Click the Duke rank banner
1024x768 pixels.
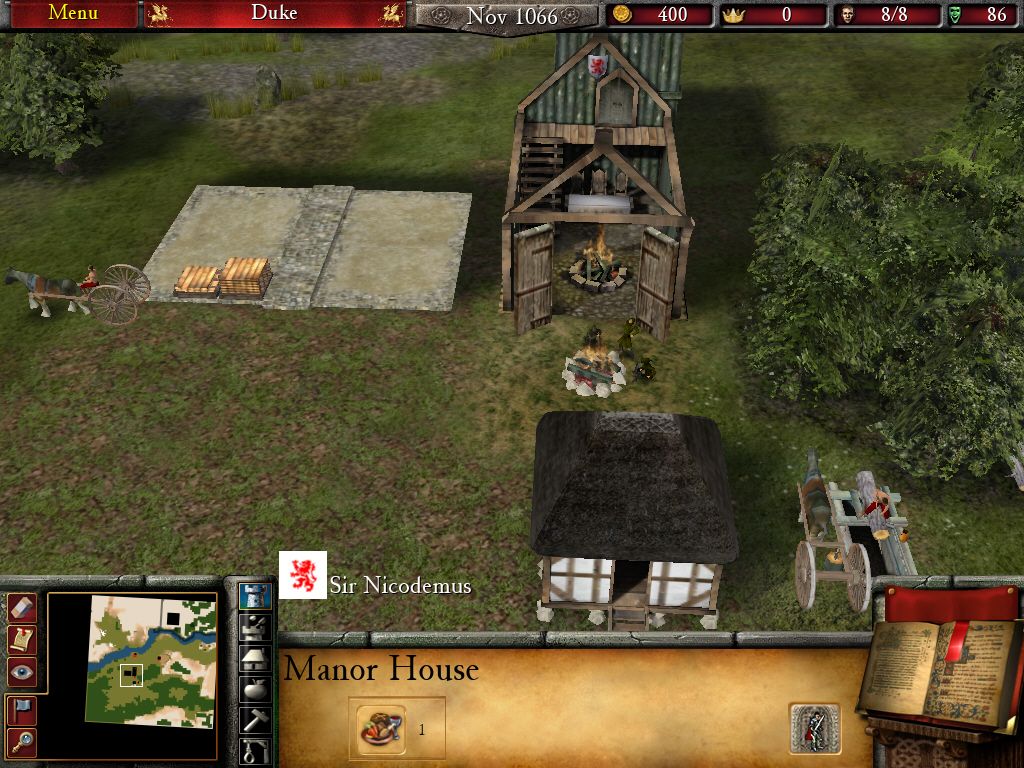[x=274, y=13]
